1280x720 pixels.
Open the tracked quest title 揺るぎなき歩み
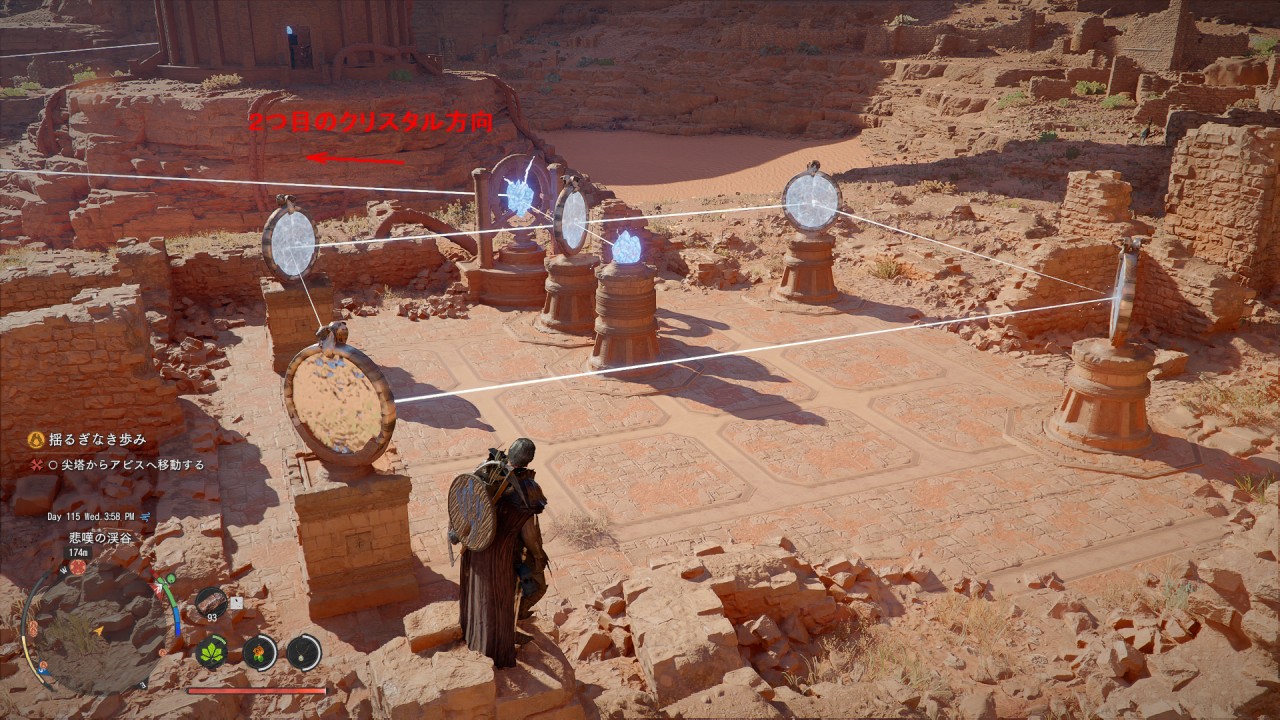97,439
